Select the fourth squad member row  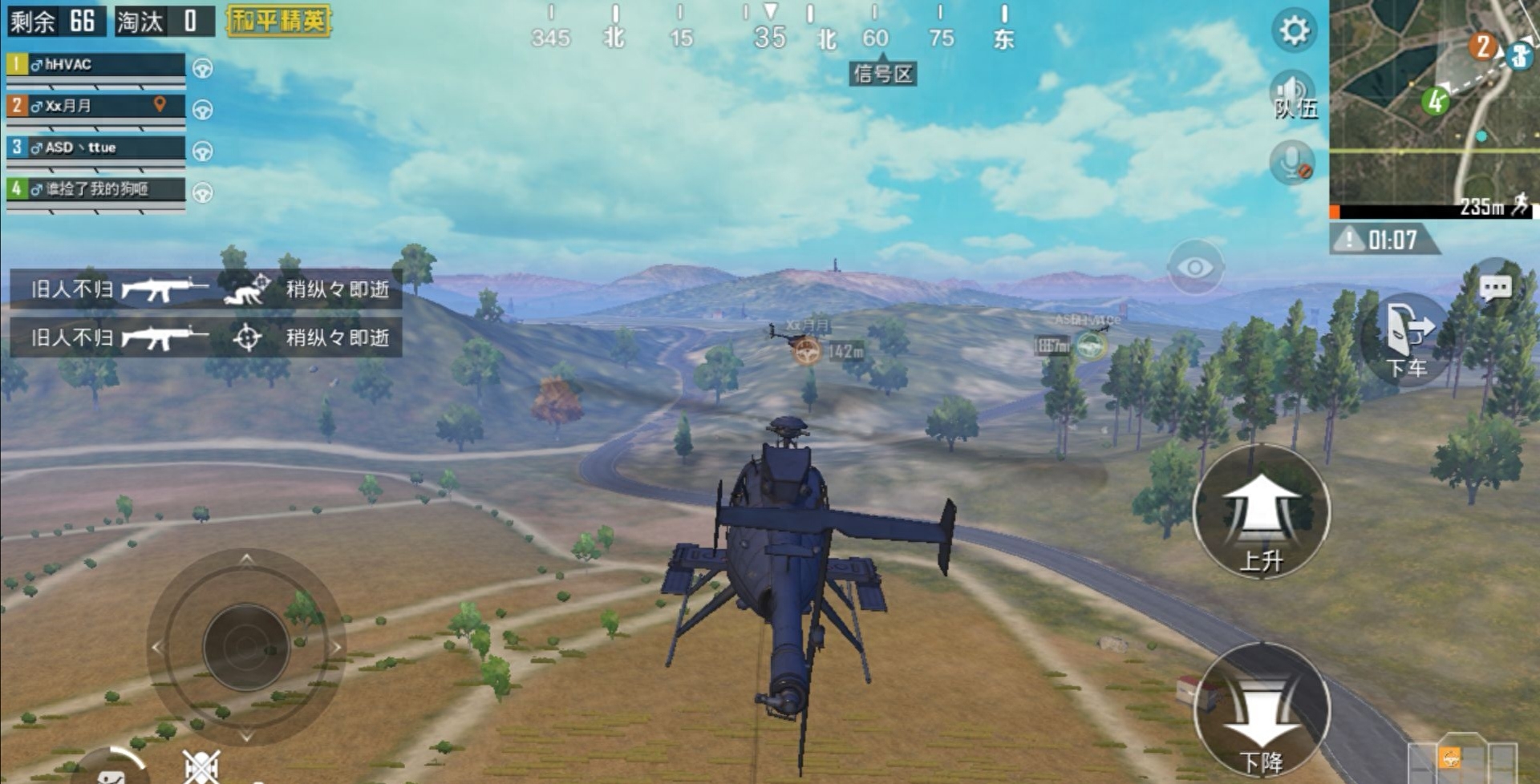[96, 189]
